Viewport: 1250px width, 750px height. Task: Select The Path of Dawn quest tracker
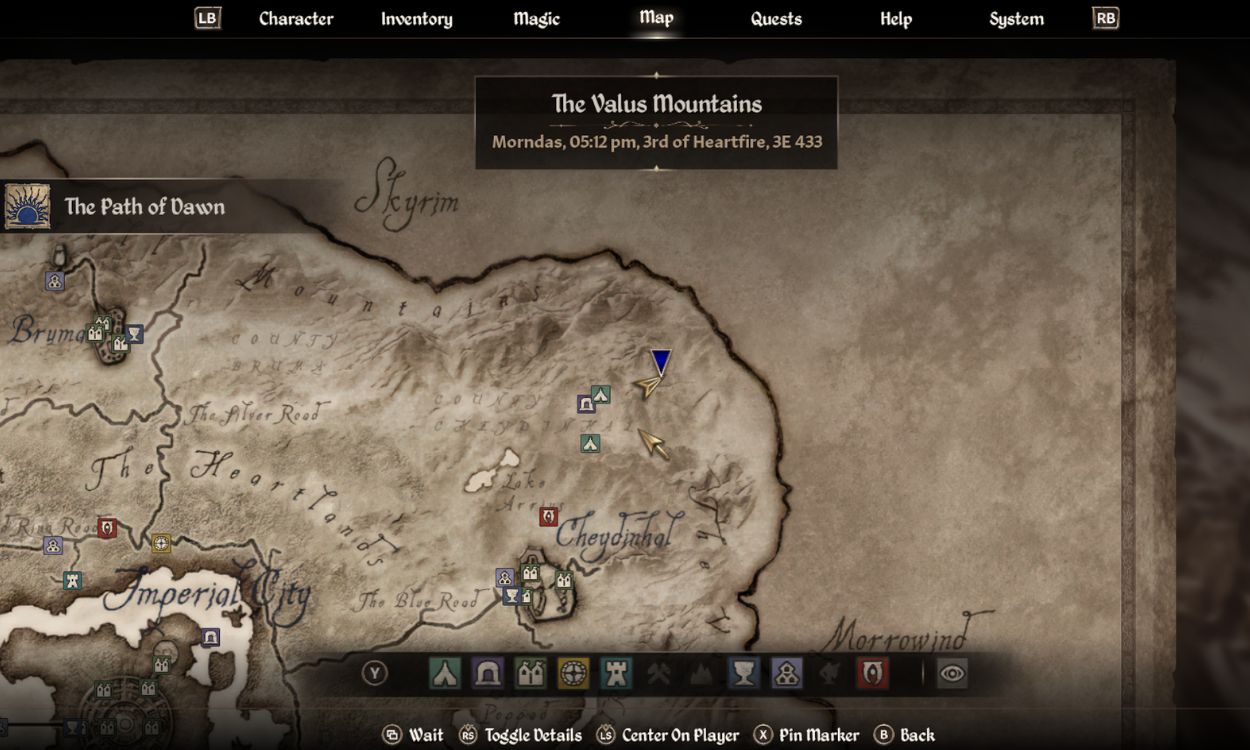click(x=144, y=207)
